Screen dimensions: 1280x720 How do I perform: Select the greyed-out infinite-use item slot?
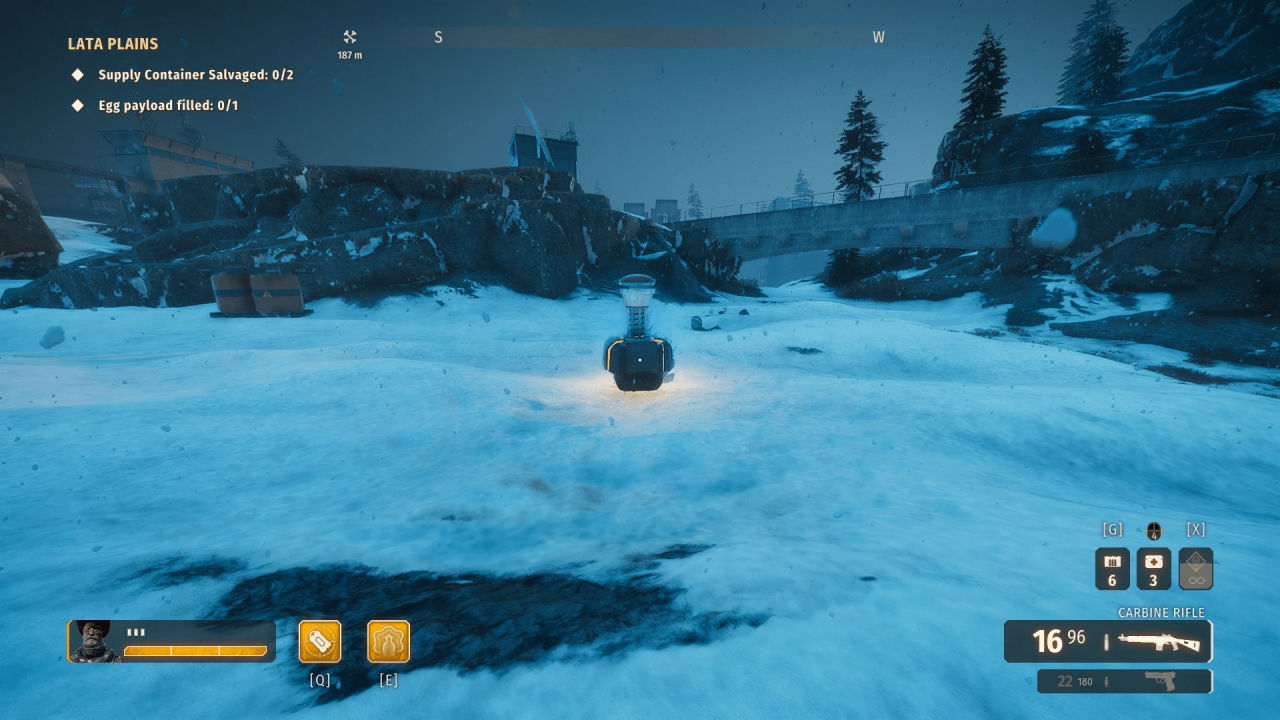(1195, 569)
